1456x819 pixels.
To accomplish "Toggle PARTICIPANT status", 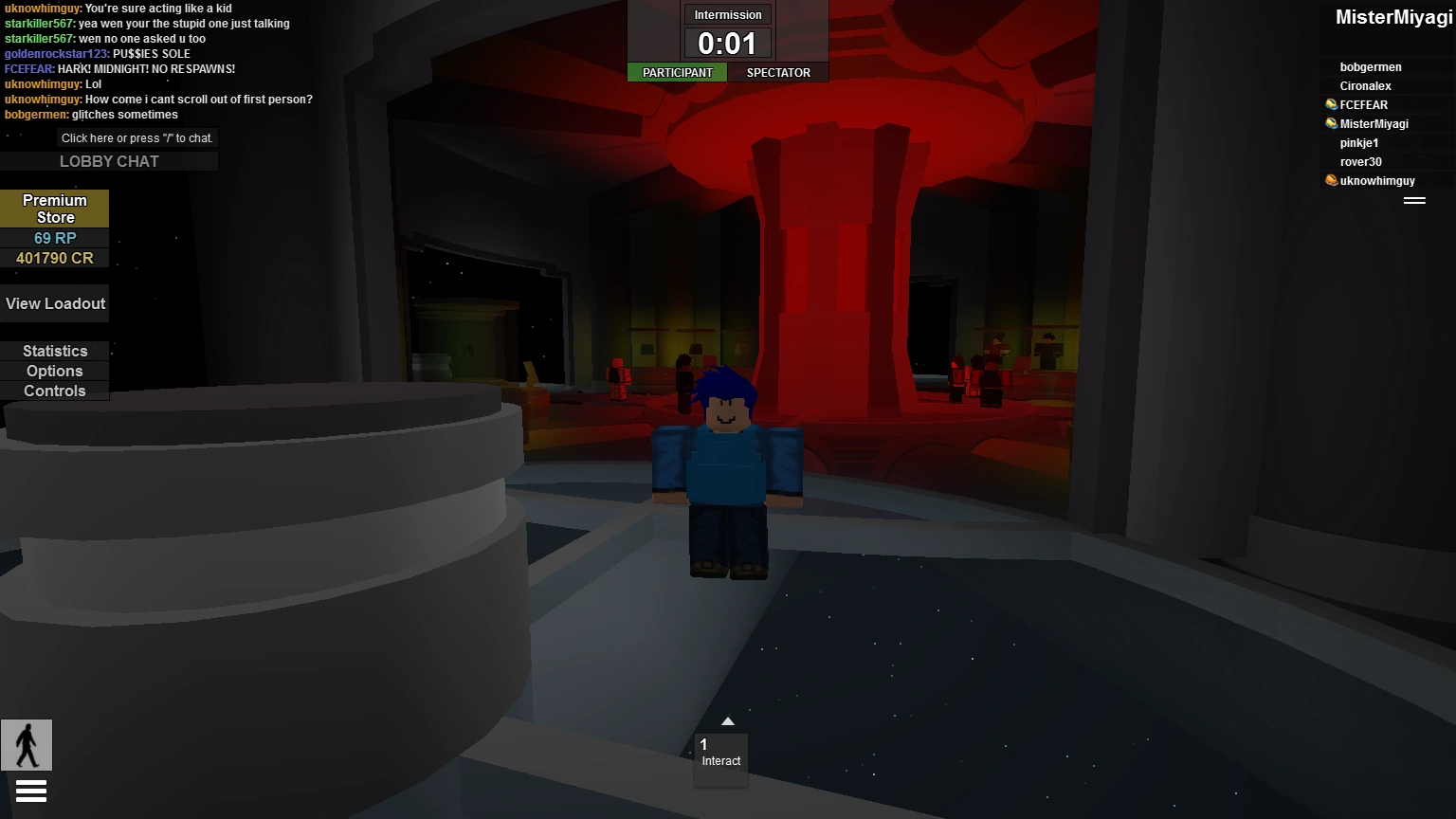I will point(677,72).
